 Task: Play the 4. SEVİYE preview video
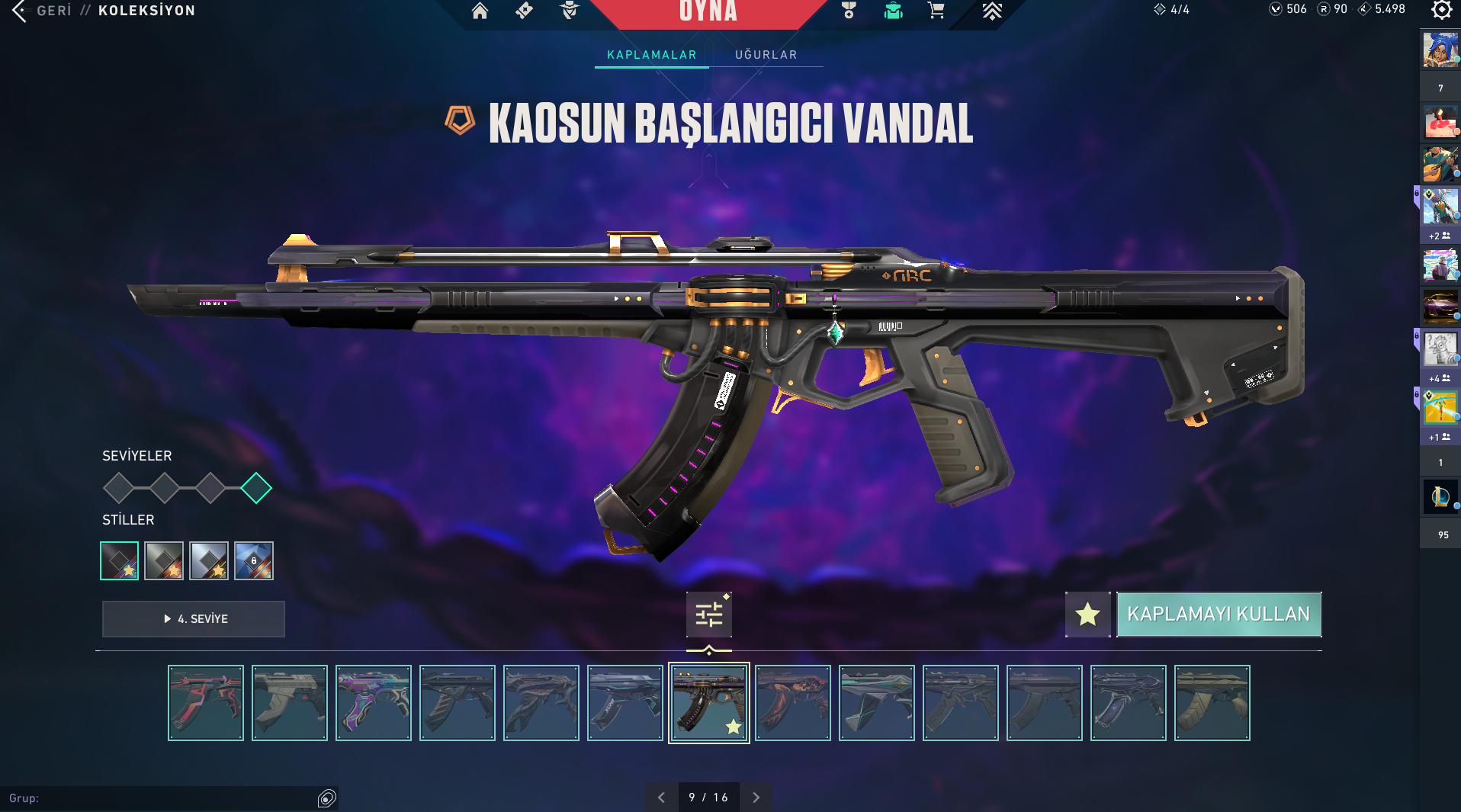pyautogui.click(x=194, y=619)
